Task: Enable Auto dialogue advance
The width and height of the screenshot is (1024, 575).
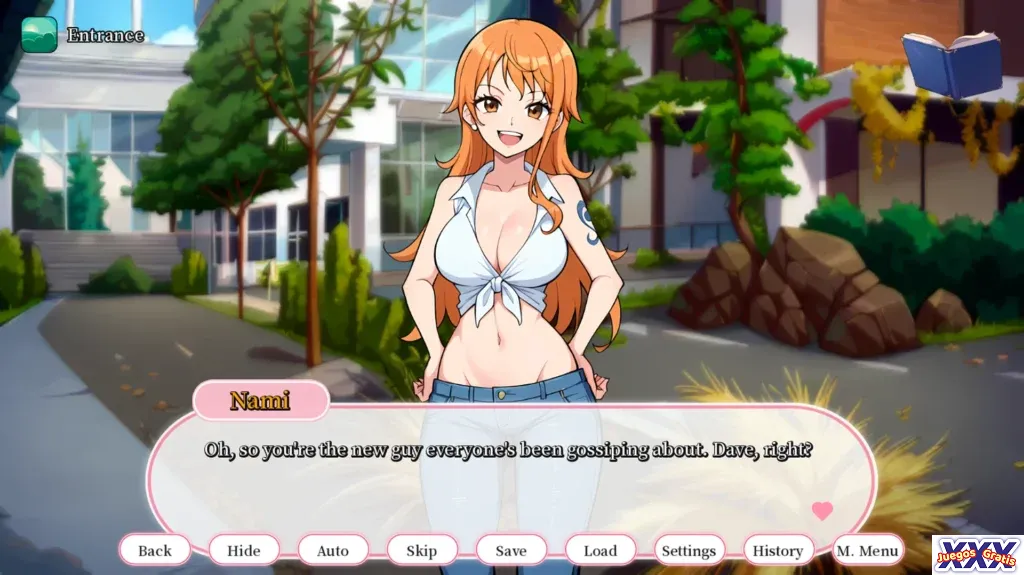Action: pos(333,550)
